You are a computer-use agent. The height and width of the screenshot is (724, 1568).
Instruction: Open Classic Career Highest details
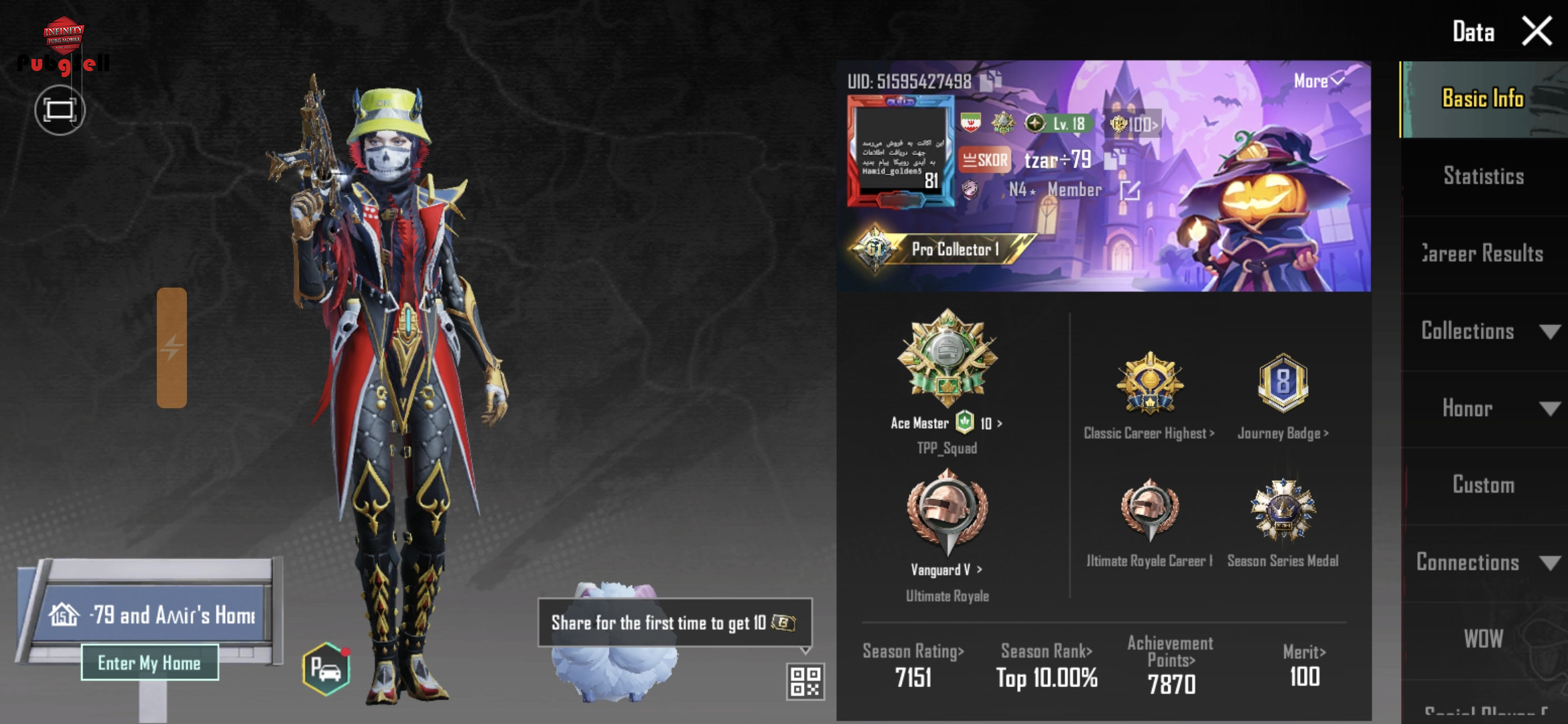tap(1149, 433)
